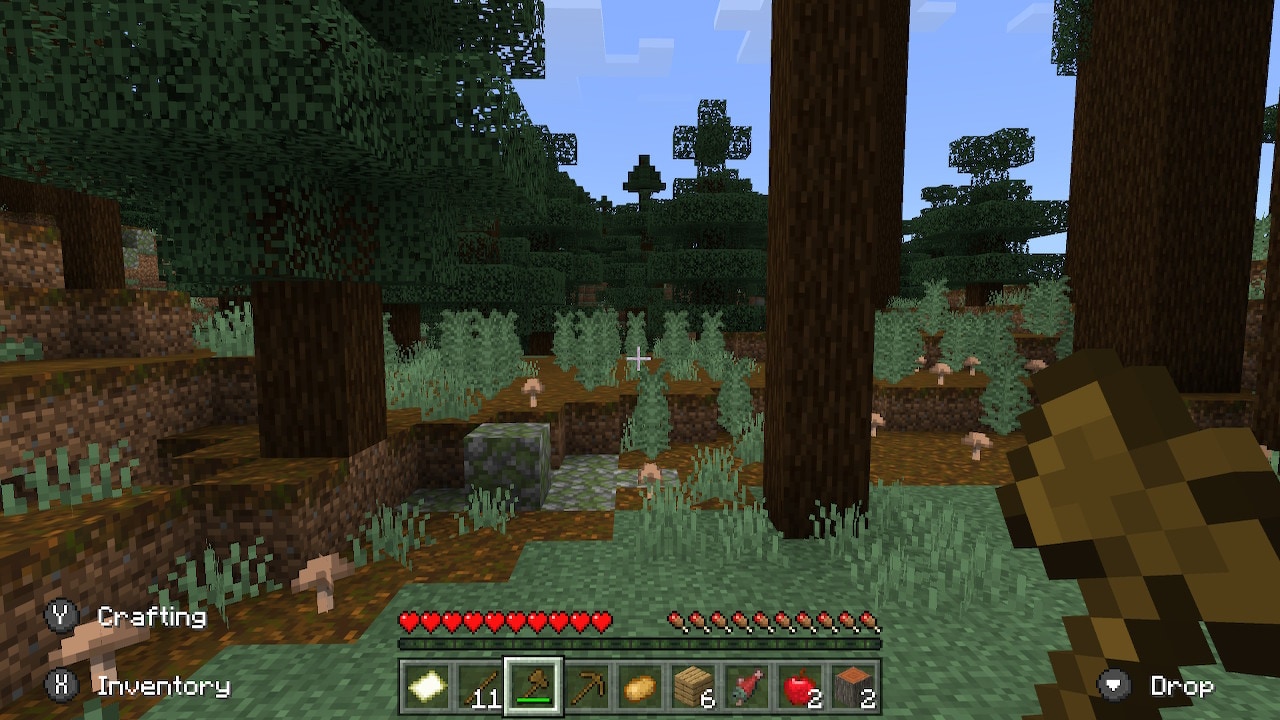1280x720 pixels.
Task: Select the wooden axe hotbar slot
Action: pyautogui.click(x=532, y=687)
